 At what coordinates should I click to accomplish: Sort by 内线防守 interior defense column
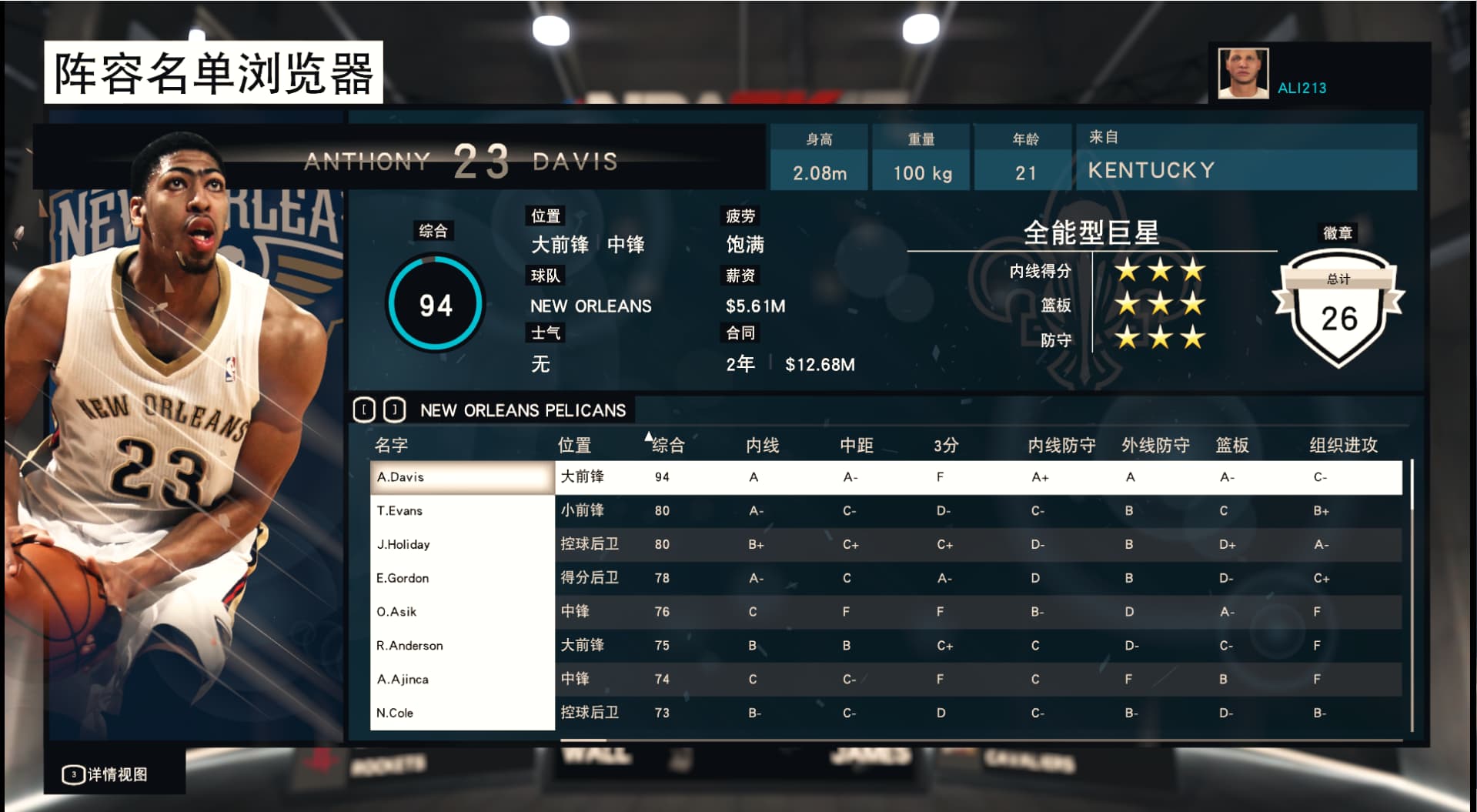pos(1061,445)
